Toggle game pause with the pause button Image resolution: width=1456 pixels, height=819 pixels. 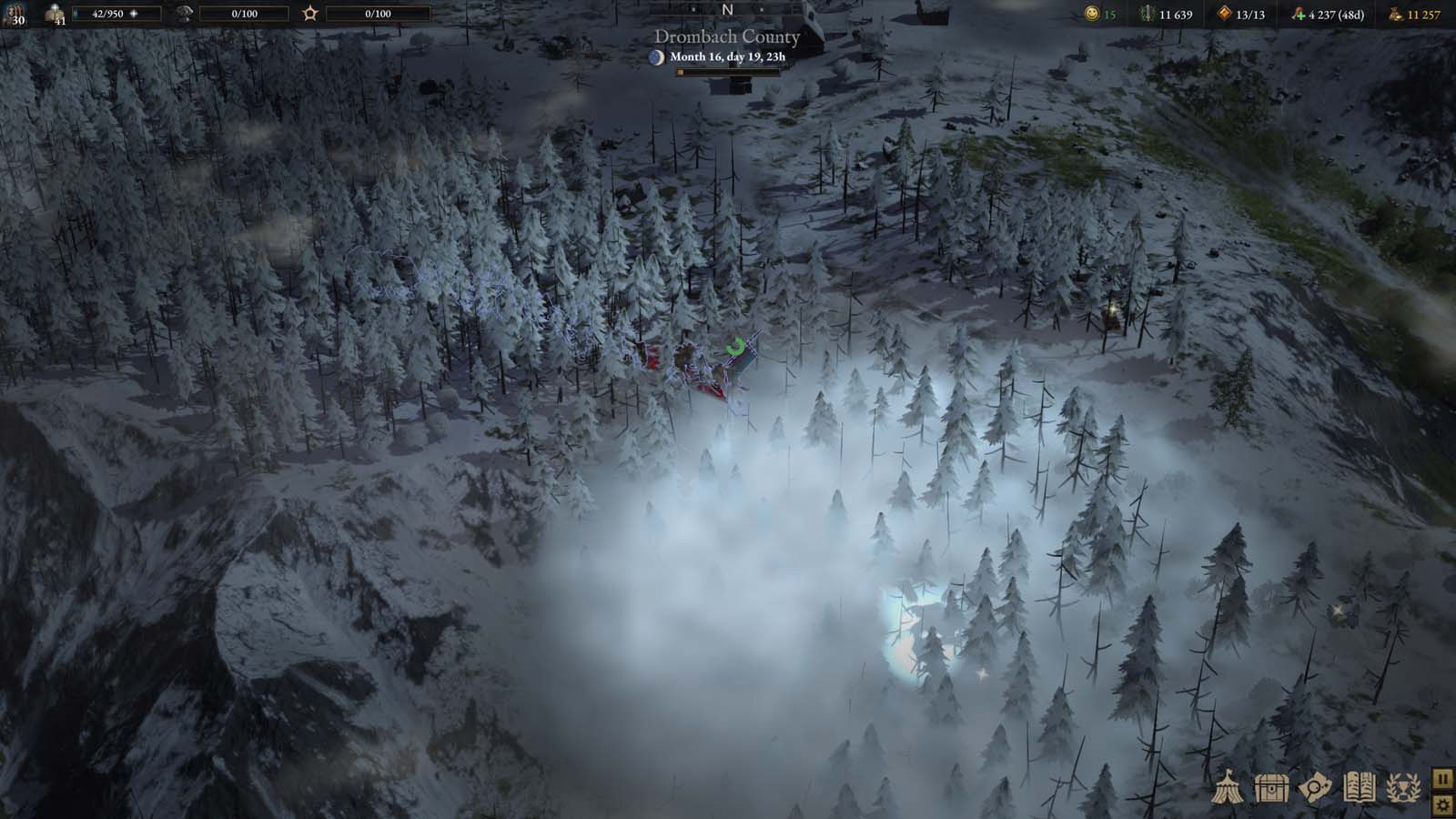[x=1441, y=778]
